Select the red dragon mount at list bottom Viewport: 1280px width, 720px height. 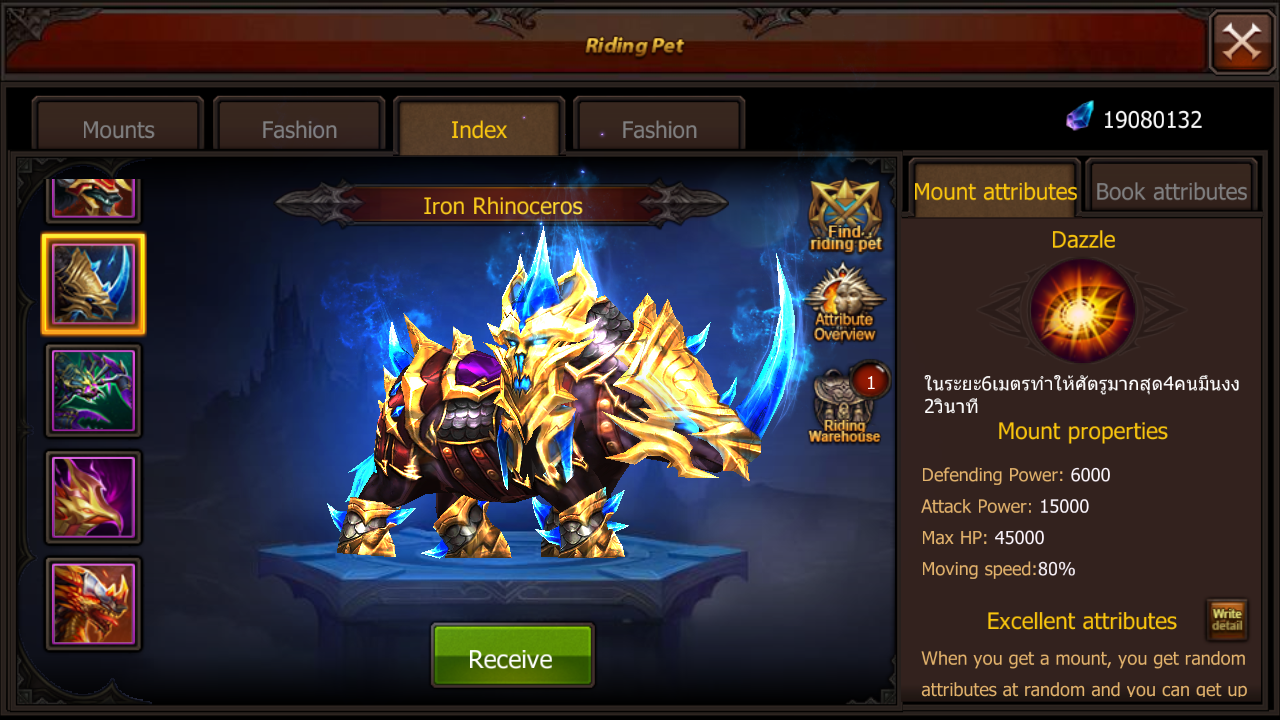[93, 604]
